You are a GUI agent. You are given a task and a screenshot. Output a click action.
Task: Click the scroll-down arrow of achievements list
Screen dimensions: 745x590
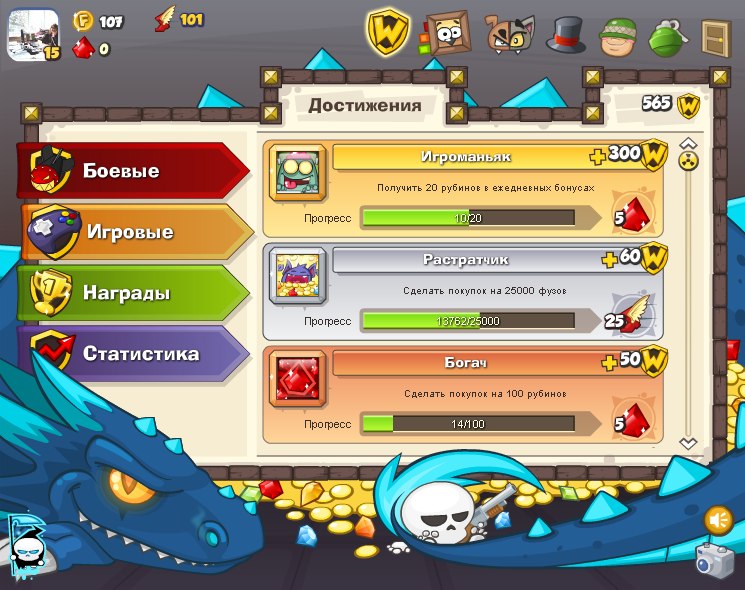pyautogui.click(x=688, y=442)
